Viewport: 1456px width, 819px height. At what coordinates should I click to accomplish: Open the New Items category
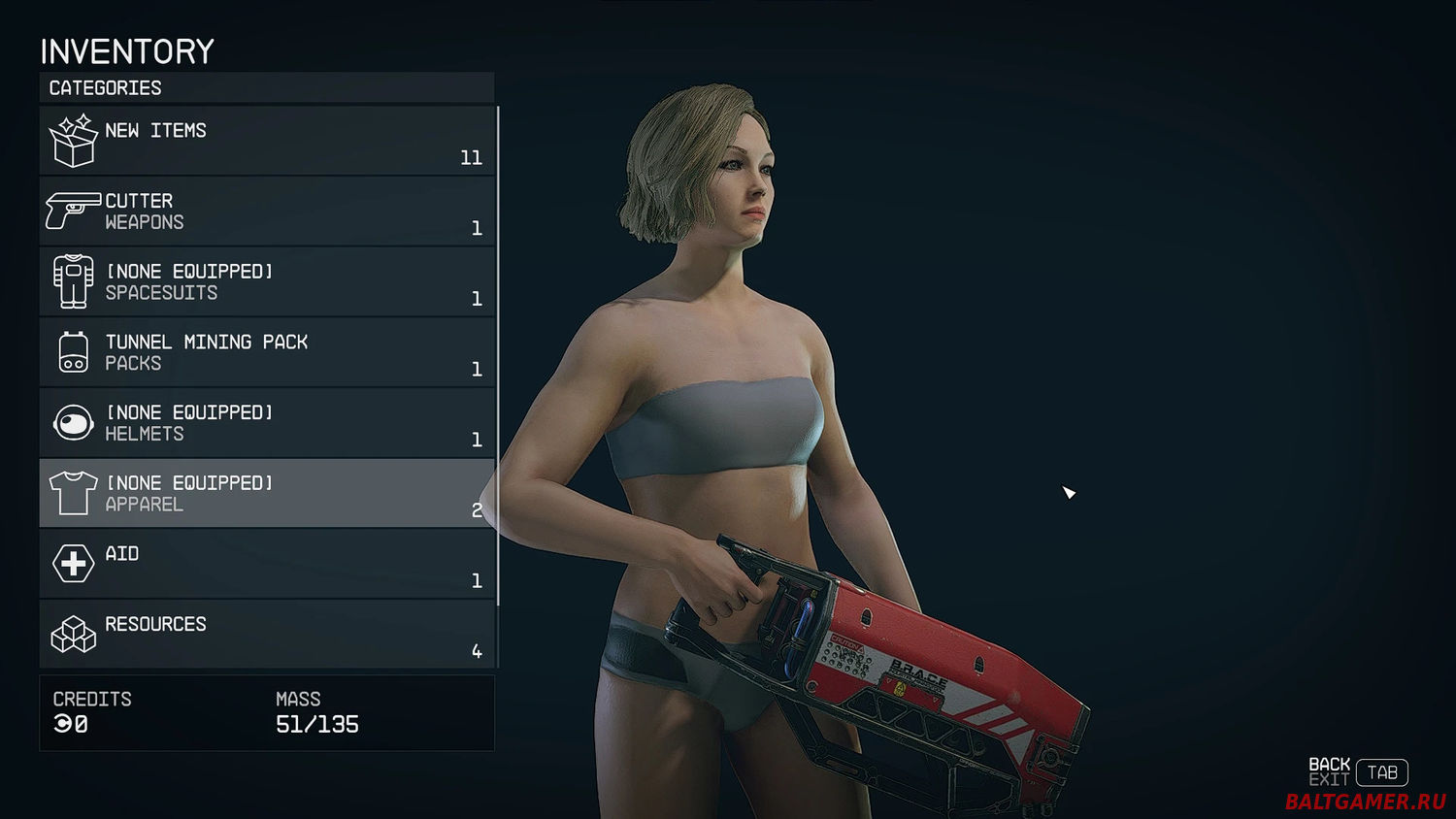click(x=267, y=141)
